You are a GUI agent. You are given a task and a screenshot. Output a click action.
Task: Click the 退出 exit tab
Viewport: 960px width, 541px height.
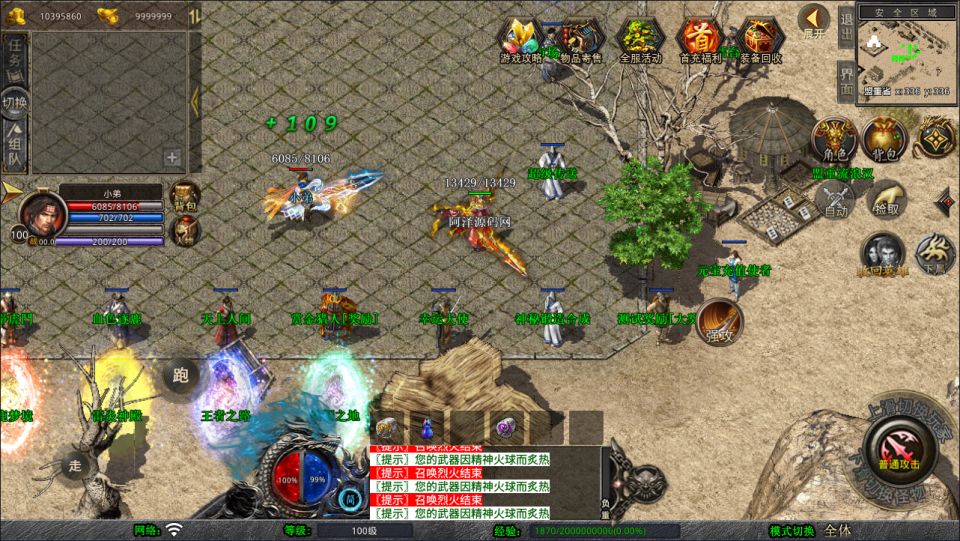coord(846,30)
